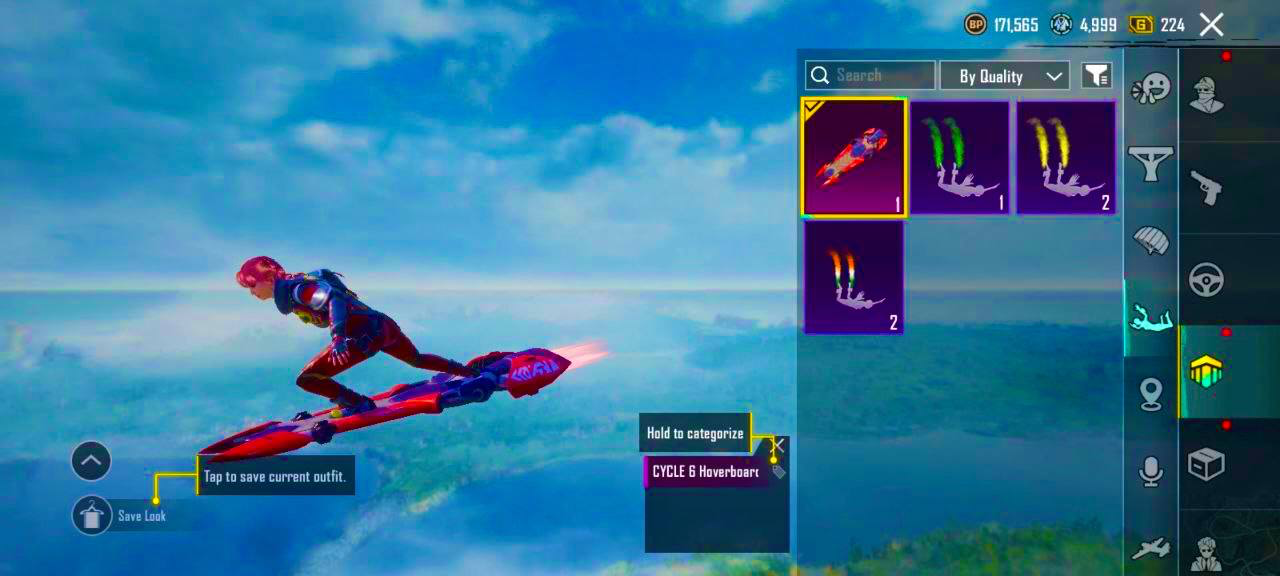Open the crate box tab
Viewport: 1280px width, 576px height.
(1207, 464)
